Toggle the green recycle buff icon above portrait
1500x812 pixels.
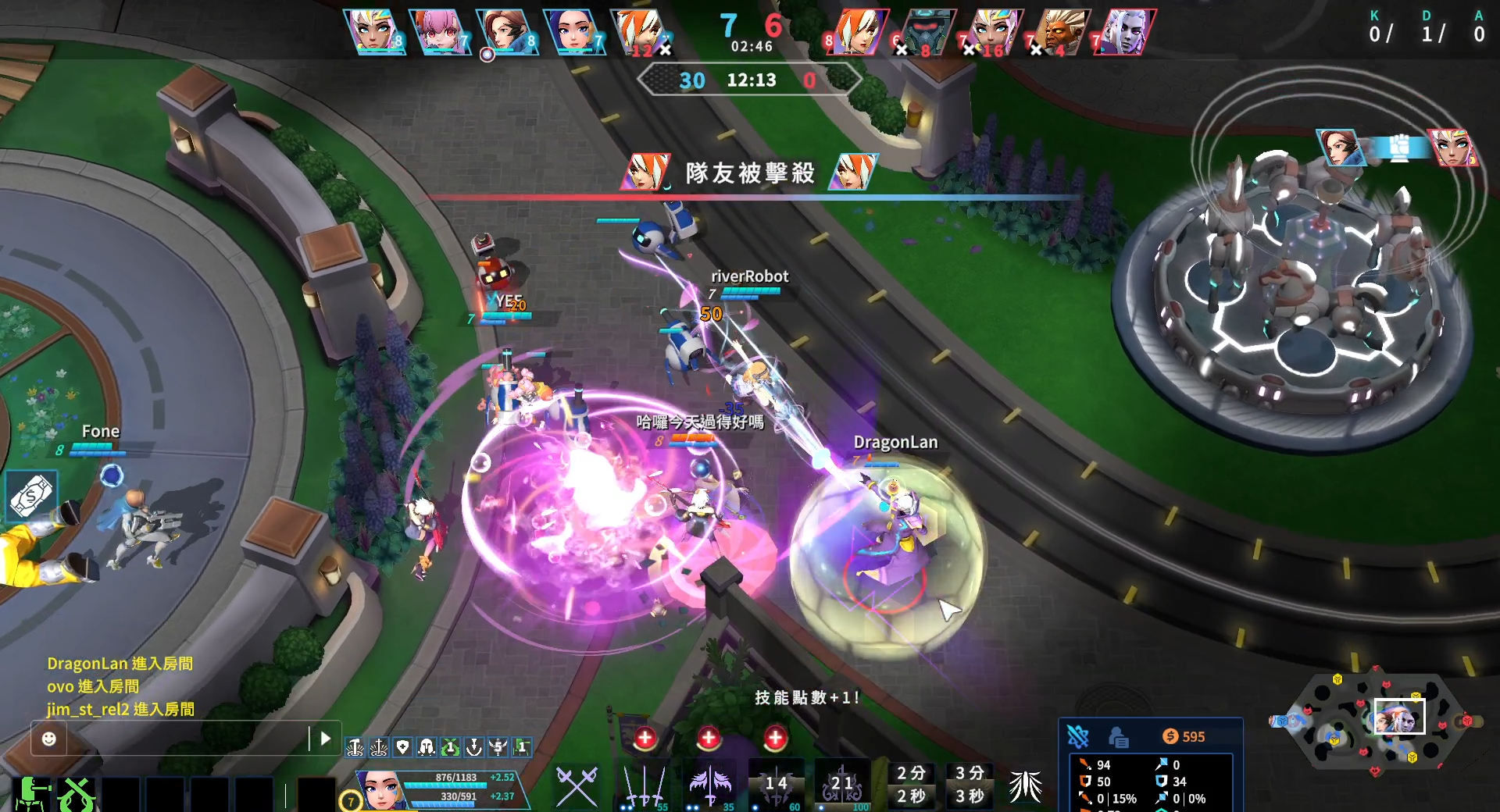pyautogui.click(x=450, y=748)
